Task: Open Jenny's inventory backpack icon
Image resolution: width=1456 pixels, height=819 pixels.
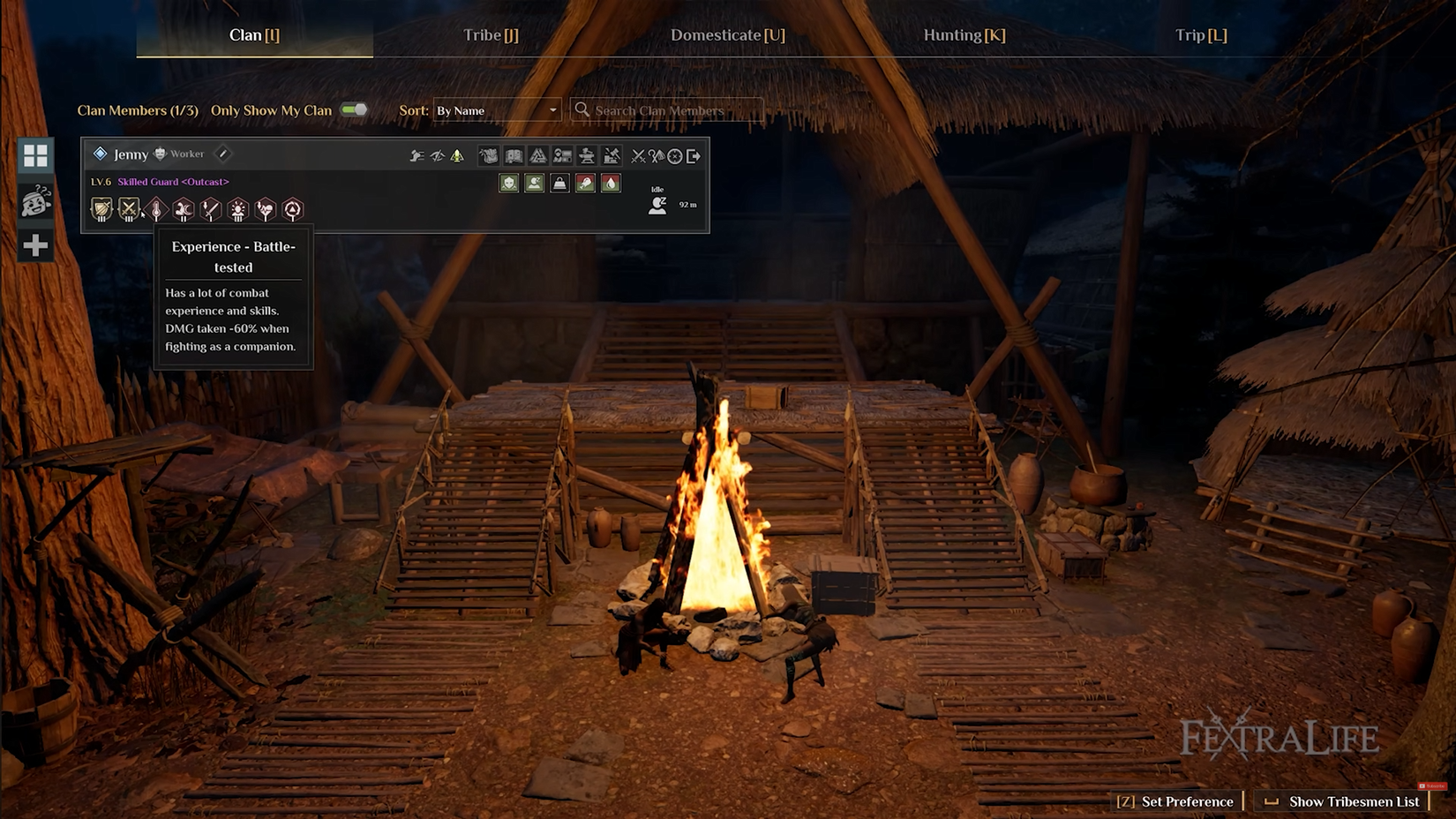Action: (x=489, y=156)
